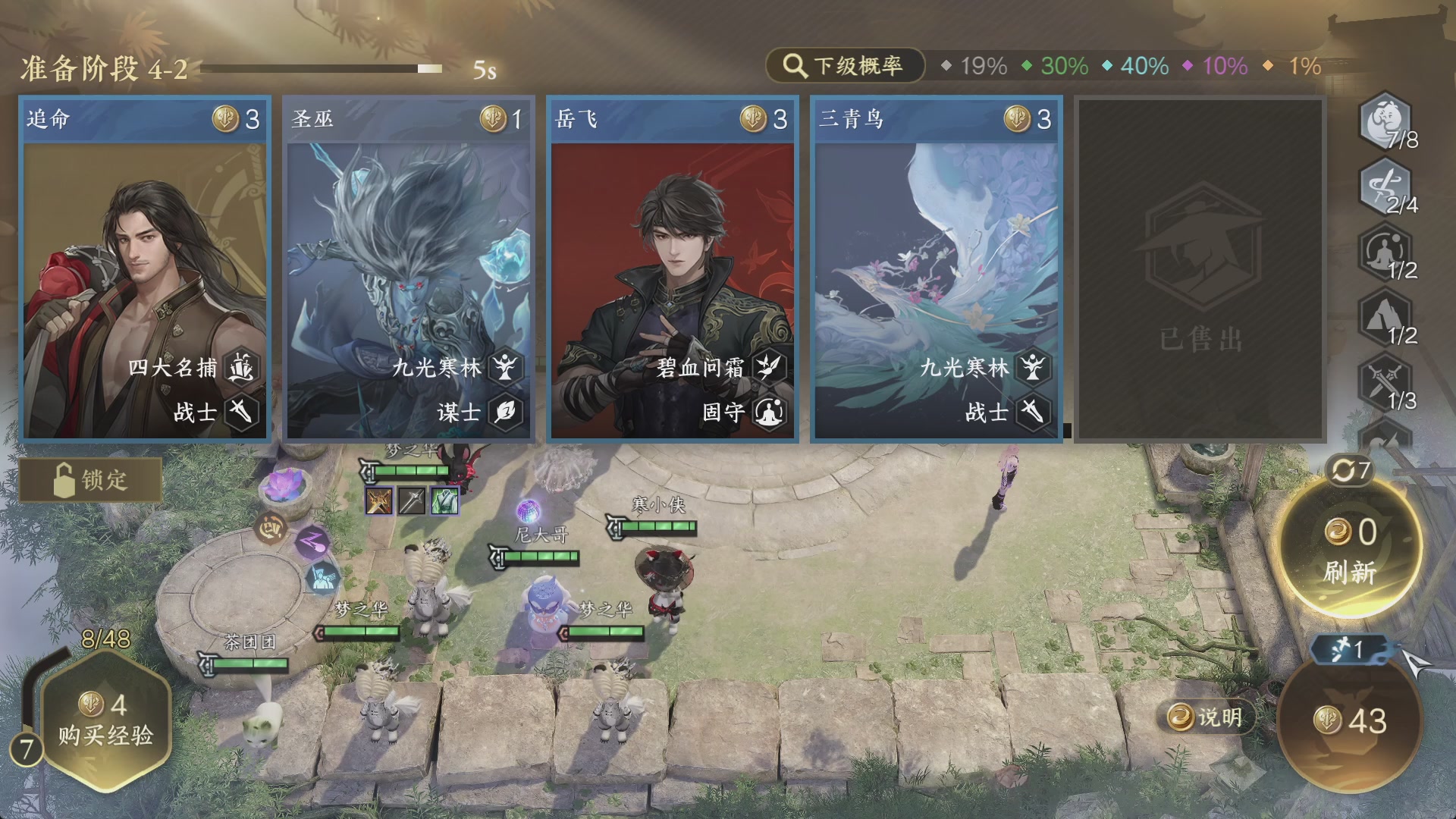Click the 谋士 role icon on 圣巫's card
Screen dimensions: 1456x819
504,412
